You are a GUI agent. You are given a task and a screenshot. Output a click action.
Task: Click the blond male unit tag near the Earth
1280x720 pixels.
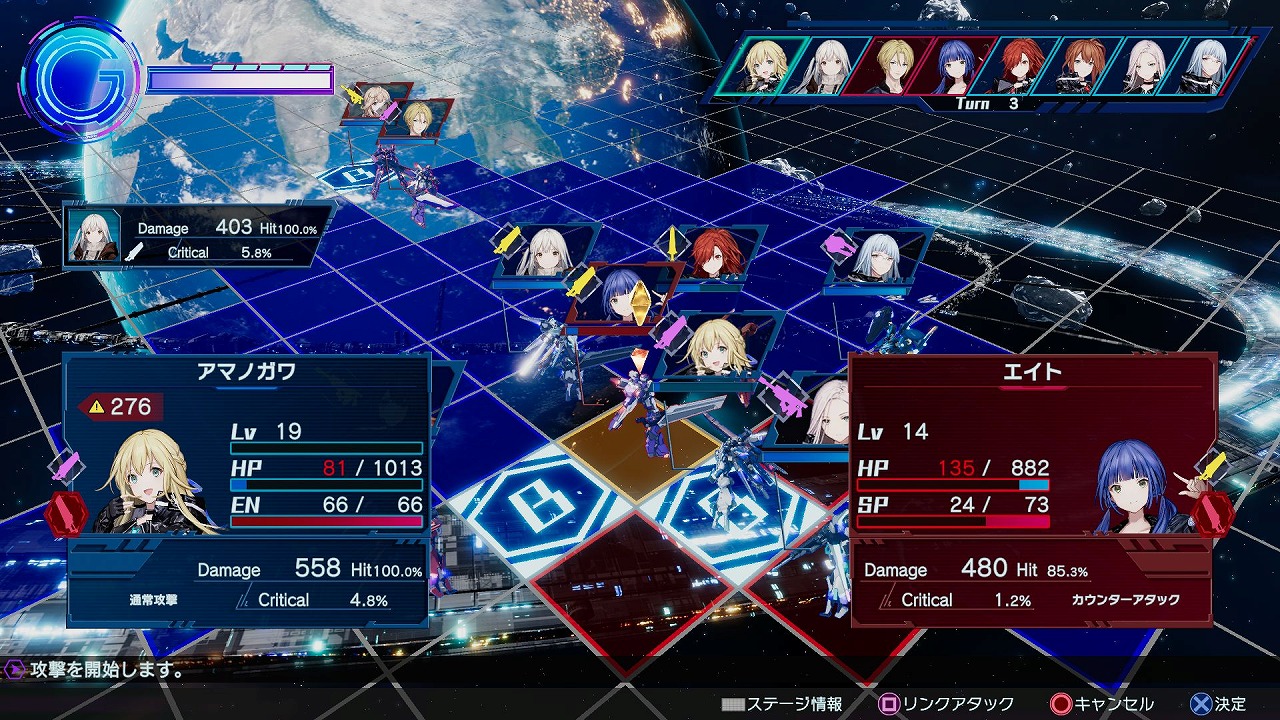[419, 117]
